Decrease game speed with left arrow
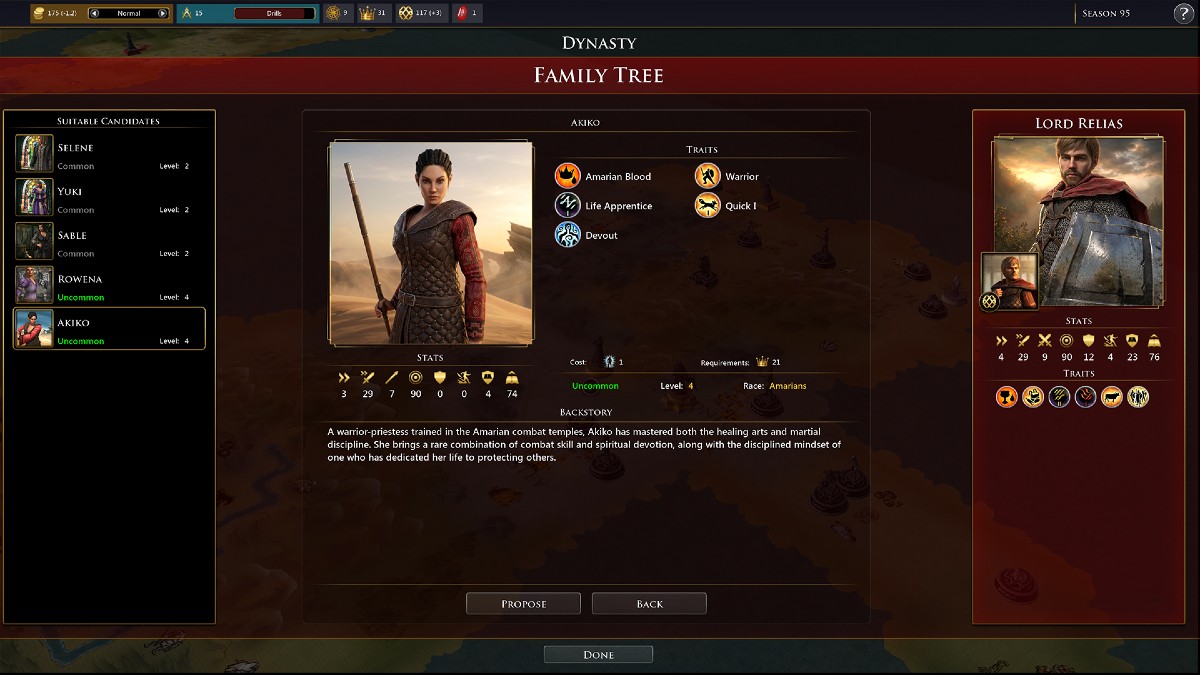The height and width of the screenshot is (675, 1200). pyautogui.click(x=95, y=13)
